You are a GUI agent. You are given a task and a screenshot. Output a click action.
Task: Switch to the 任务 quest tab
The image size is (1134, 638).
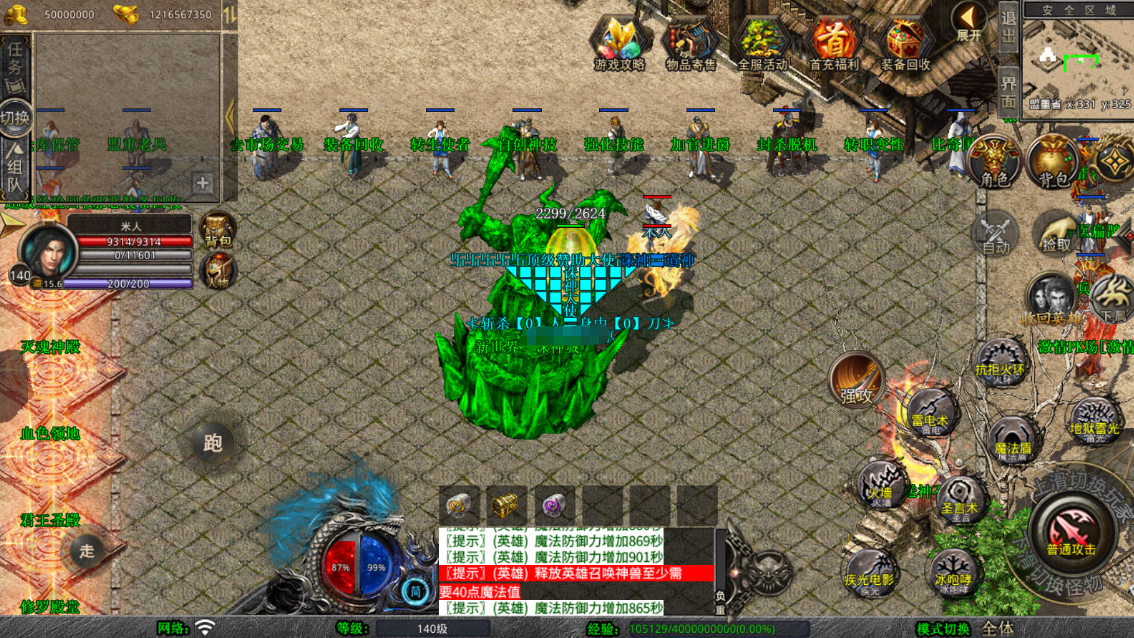click(15, 65)
